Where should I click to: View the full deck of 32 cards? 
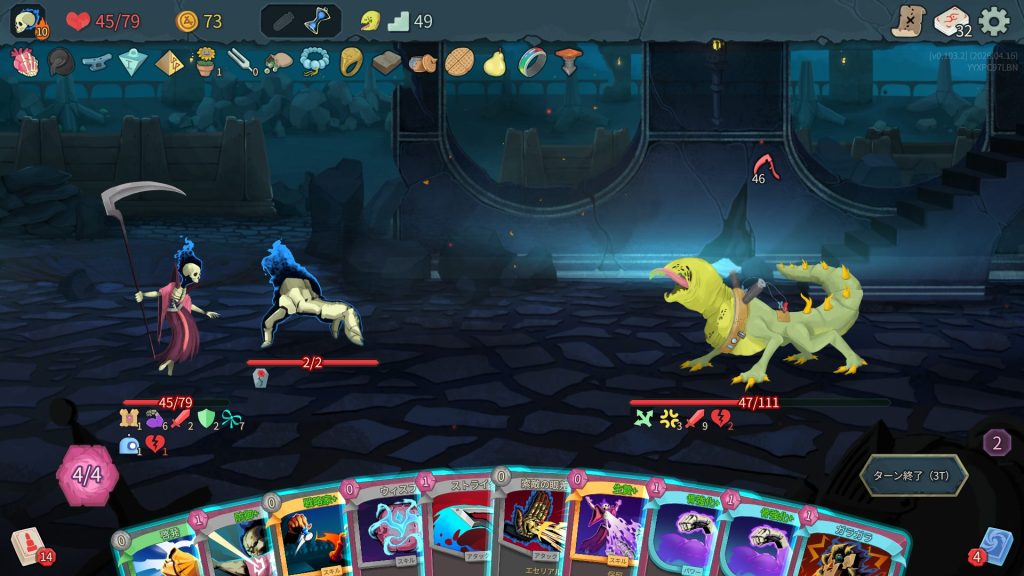click(951, 21)
